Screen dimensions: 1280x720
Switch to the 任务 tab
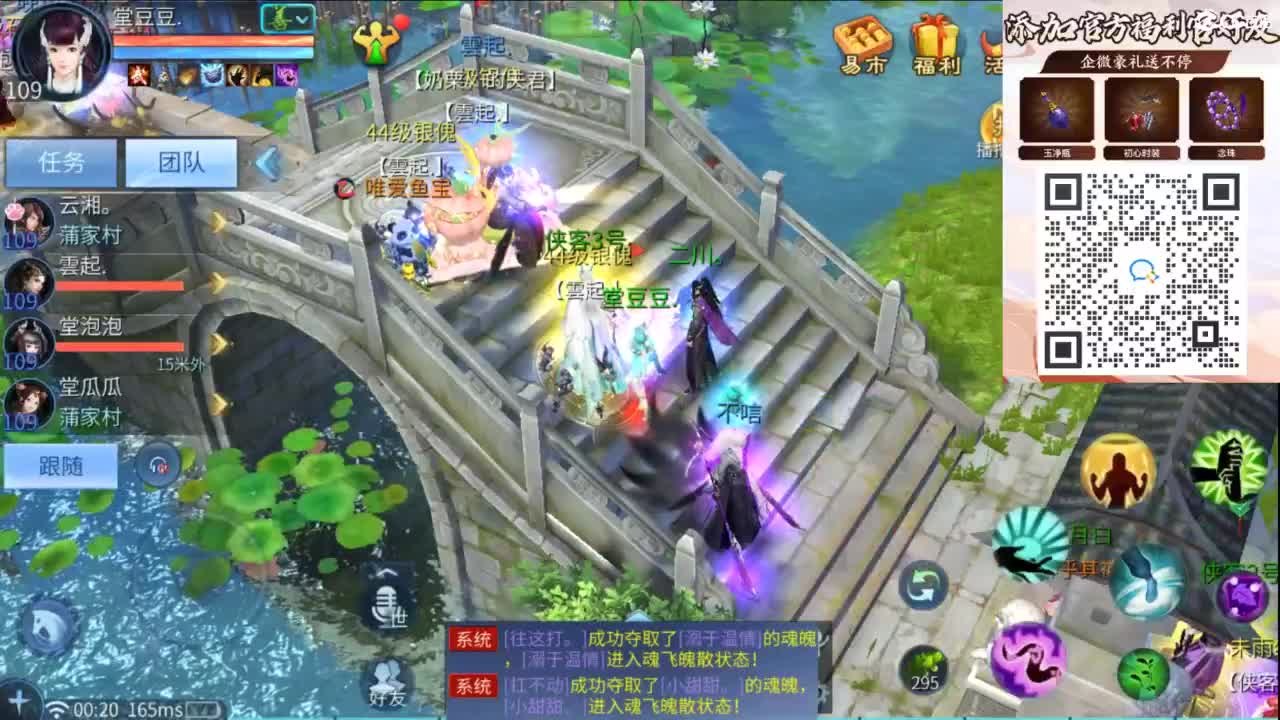click(58, 162)
